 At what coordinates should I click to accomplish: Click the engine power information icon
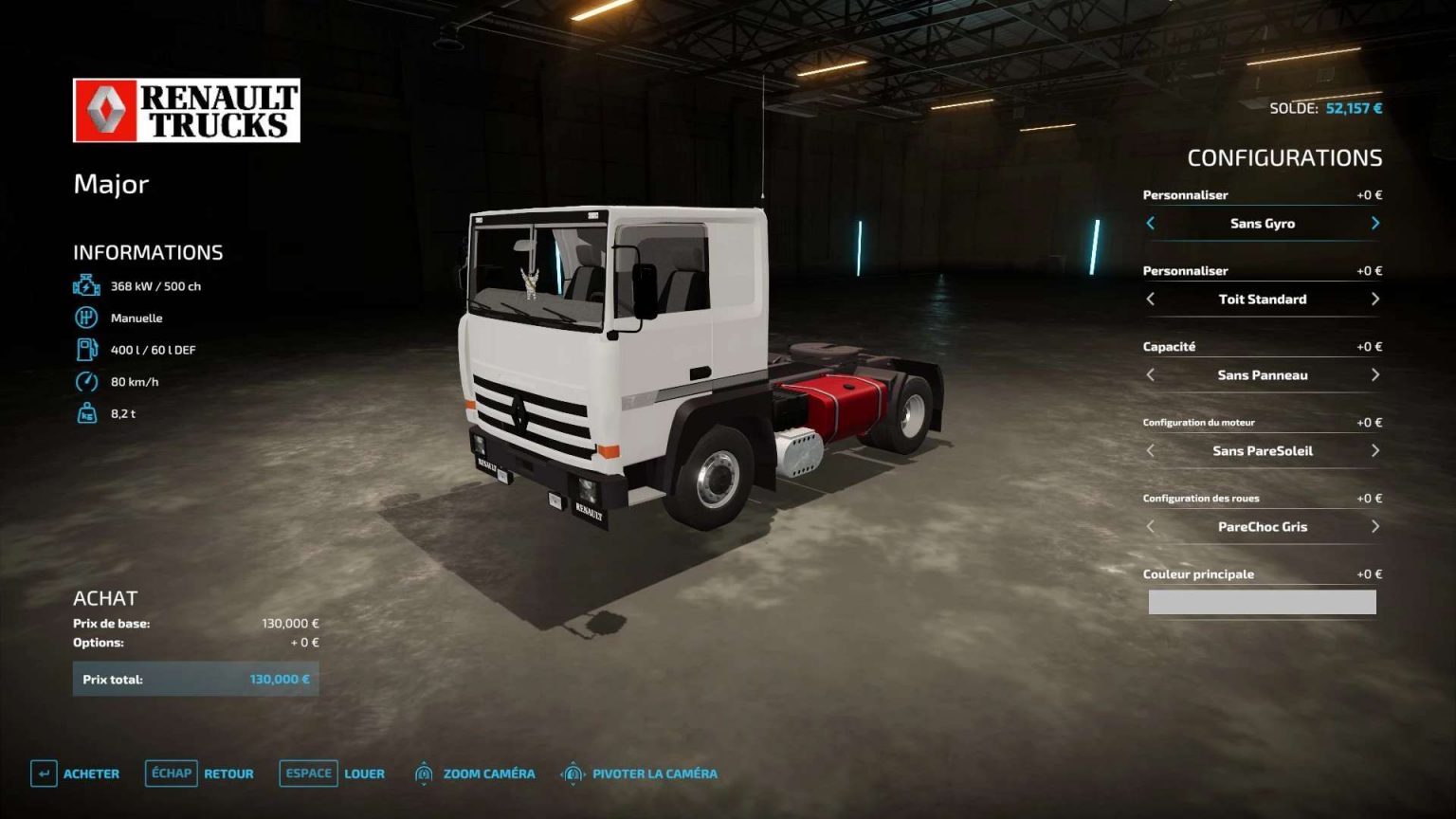tap(86, 285)
